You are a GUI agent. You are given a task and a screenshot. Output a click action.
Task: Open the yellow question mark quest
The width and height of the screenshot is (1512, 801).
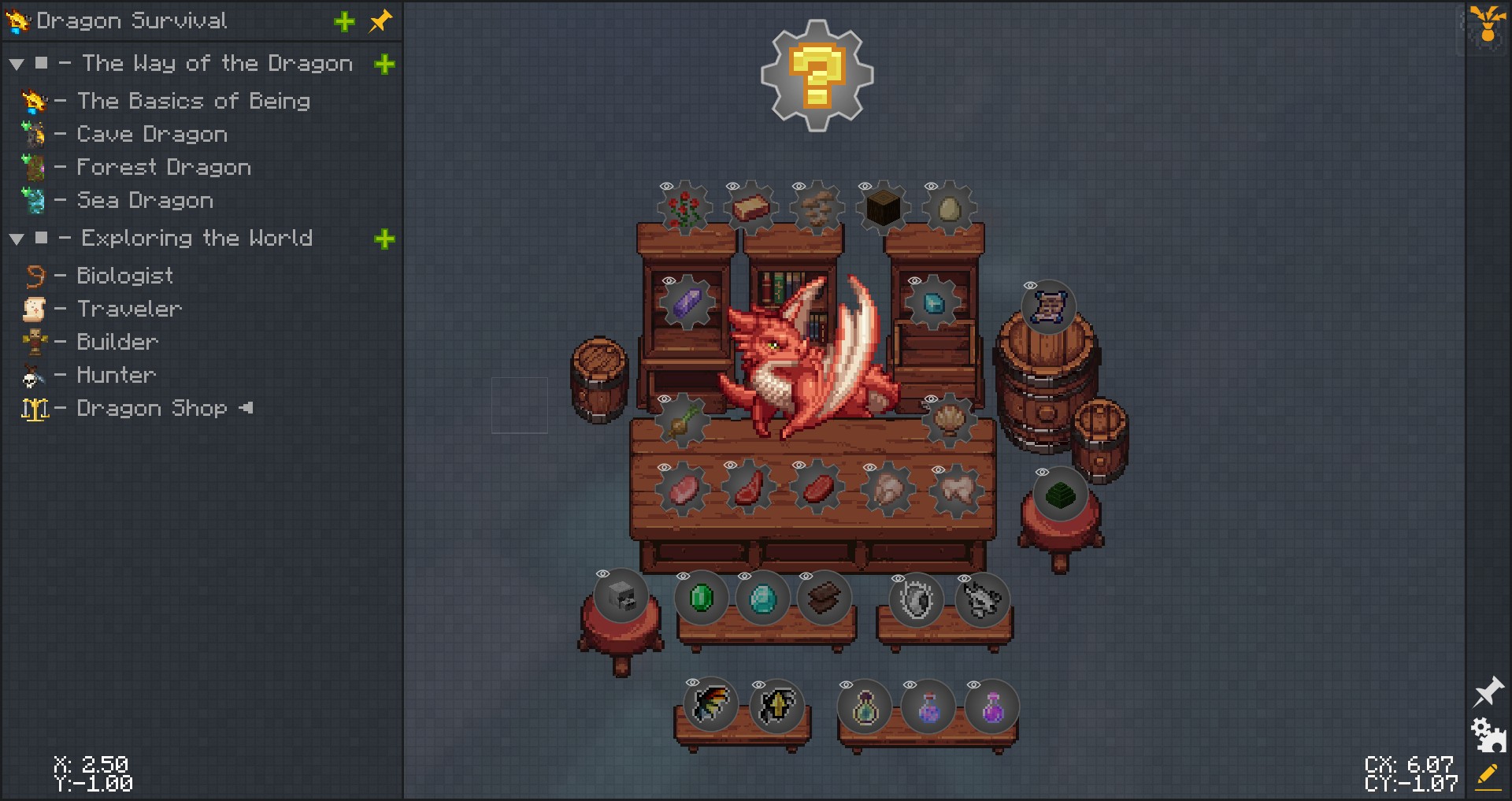point(817,75)
